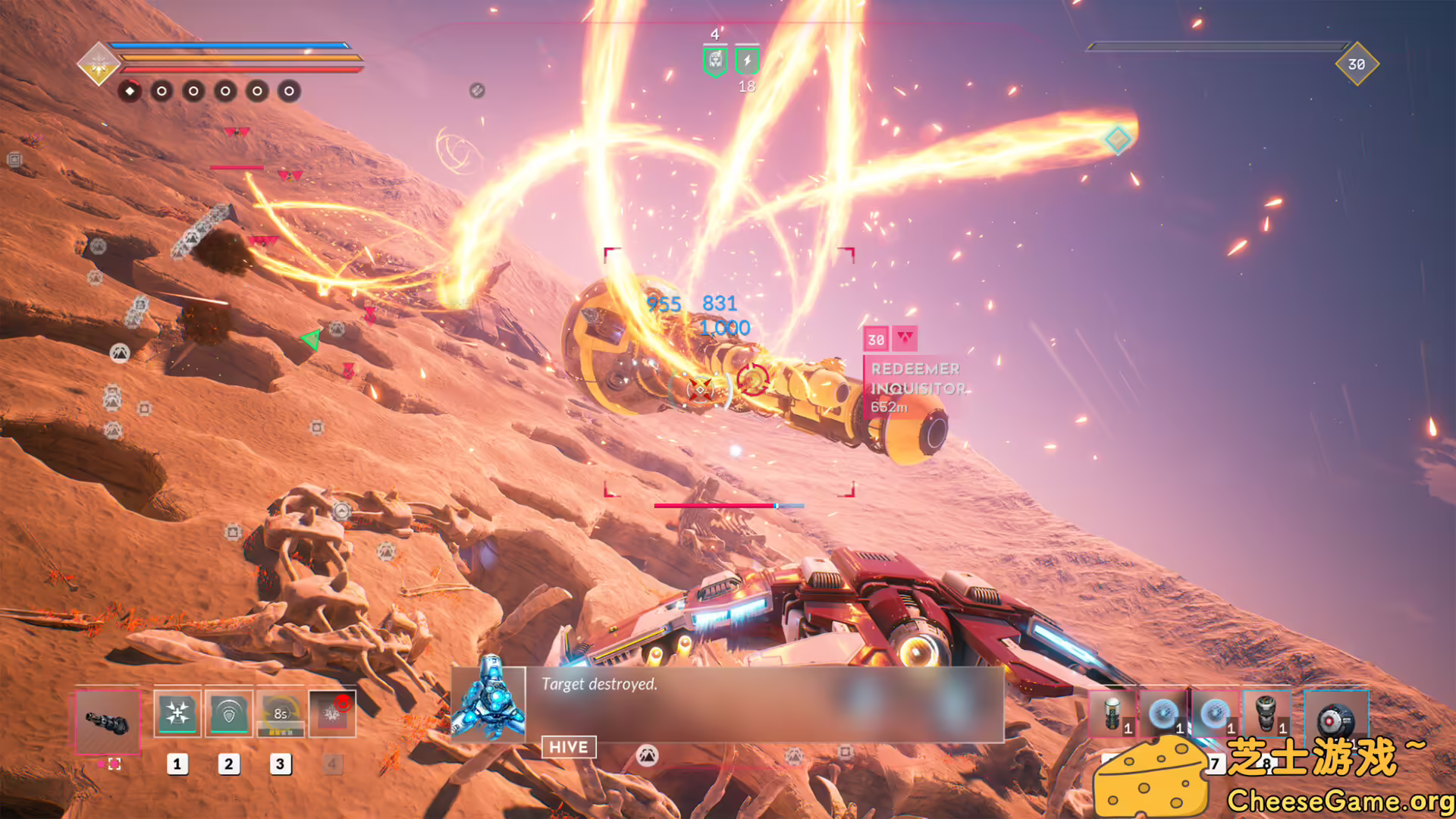Select the quad-arrow ability in hotbar slot 1
This screenshot has height=819, width=1456.
(x=177, y=713)
